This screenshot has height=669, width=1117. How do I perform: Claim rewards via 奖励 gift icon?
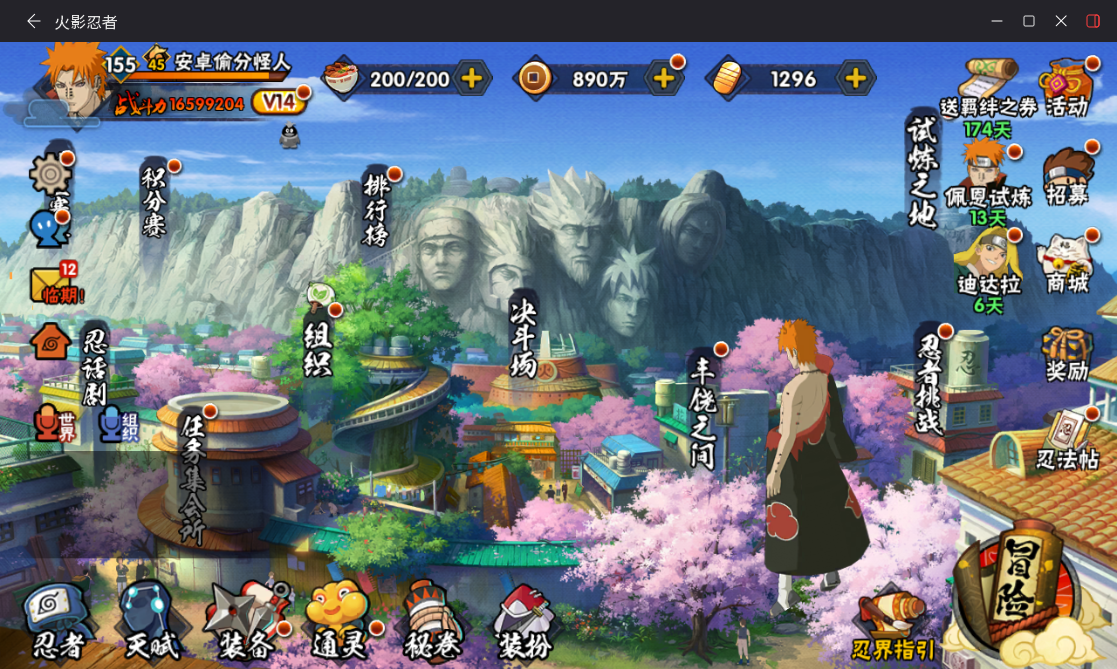(1067, 353)
